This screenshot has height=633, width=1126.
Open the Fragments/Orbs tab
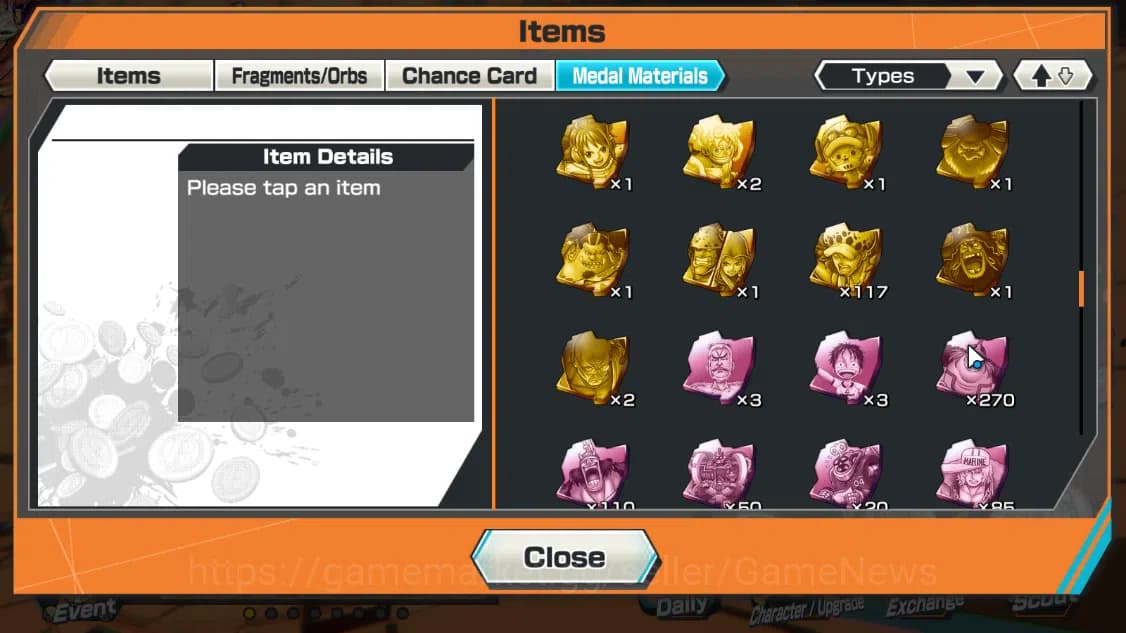(x=299, y=76)
